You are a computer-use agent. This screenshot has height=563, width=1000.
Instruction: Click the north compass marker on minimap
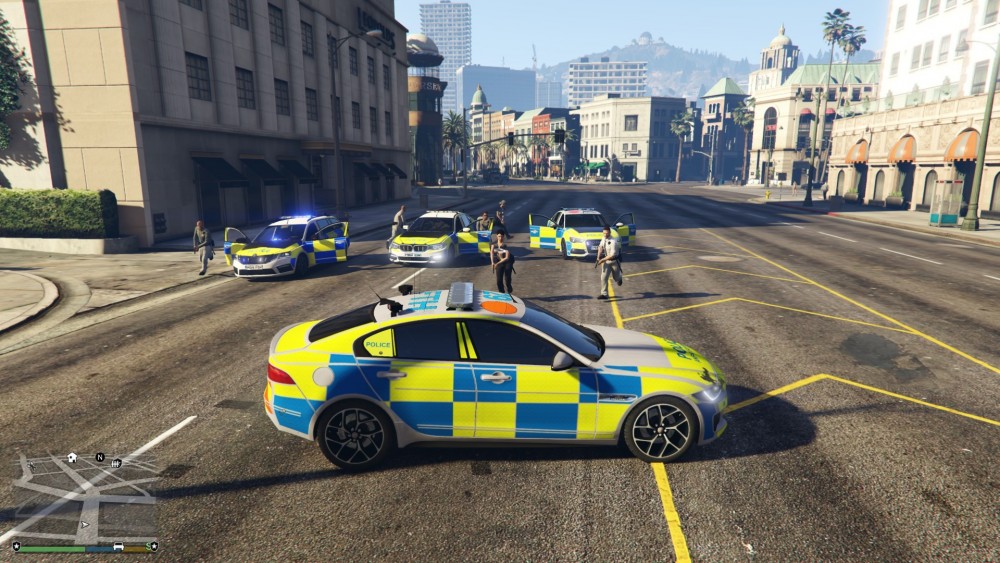pos(100,457)
